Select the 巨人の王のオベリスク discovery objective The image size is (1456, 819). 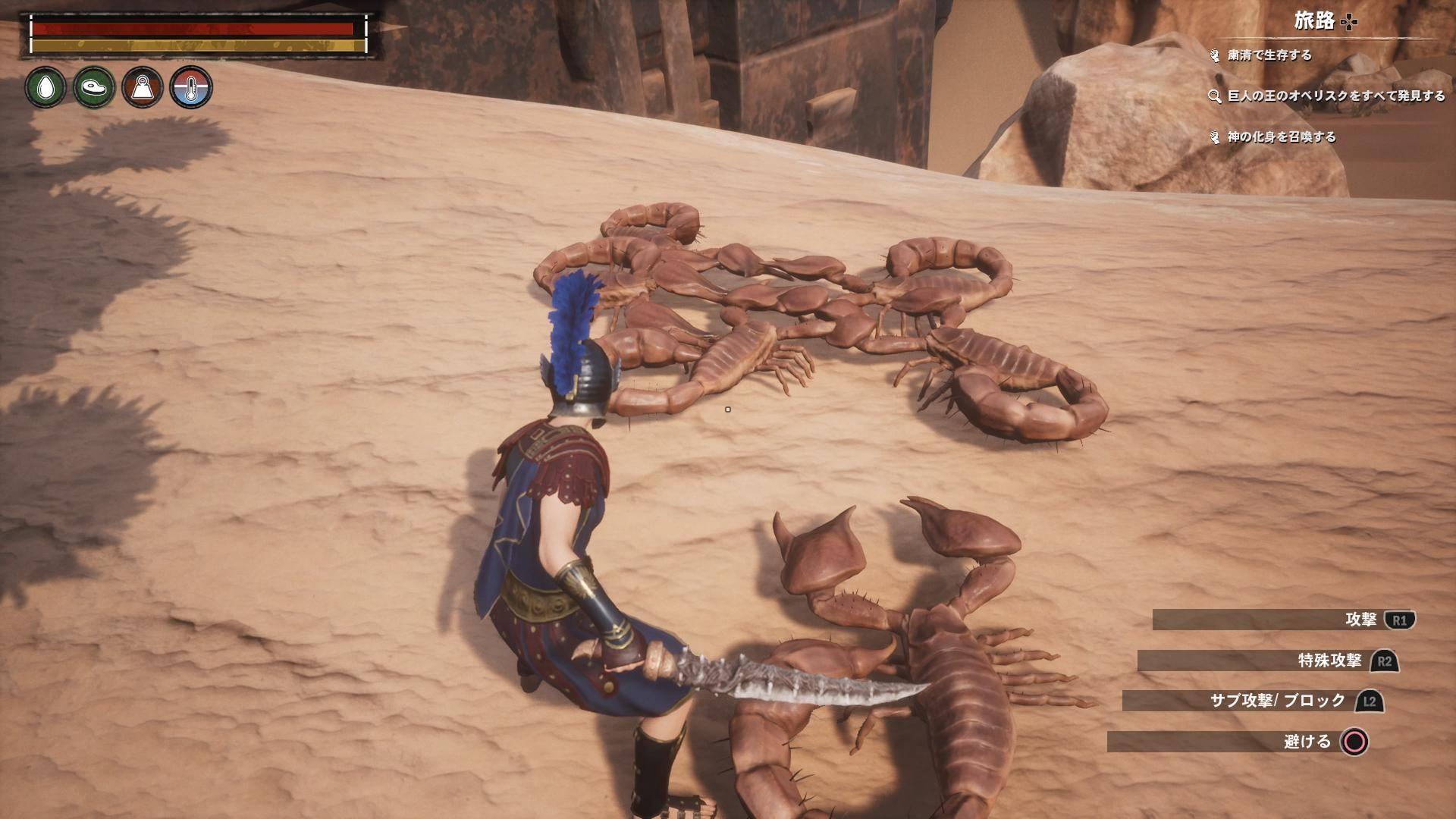(x=1335, y=96)
